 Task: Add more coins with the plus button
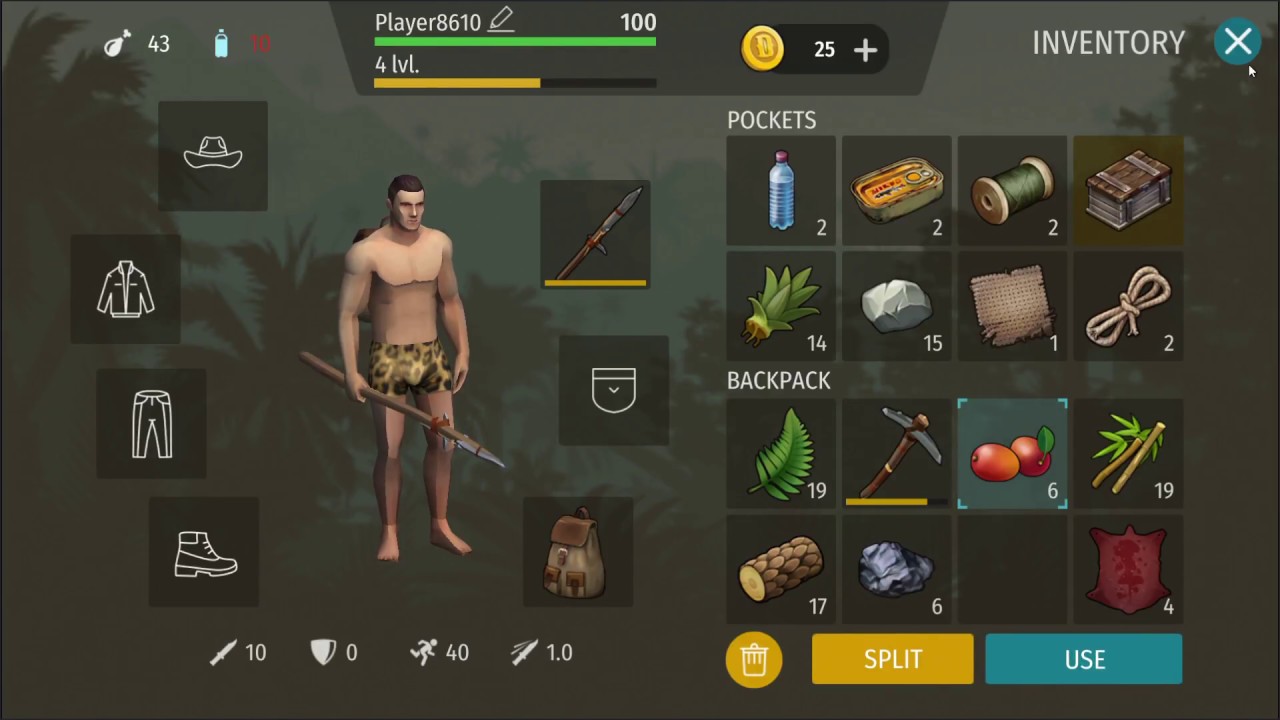pyautogui.click(x=865, y=50)
